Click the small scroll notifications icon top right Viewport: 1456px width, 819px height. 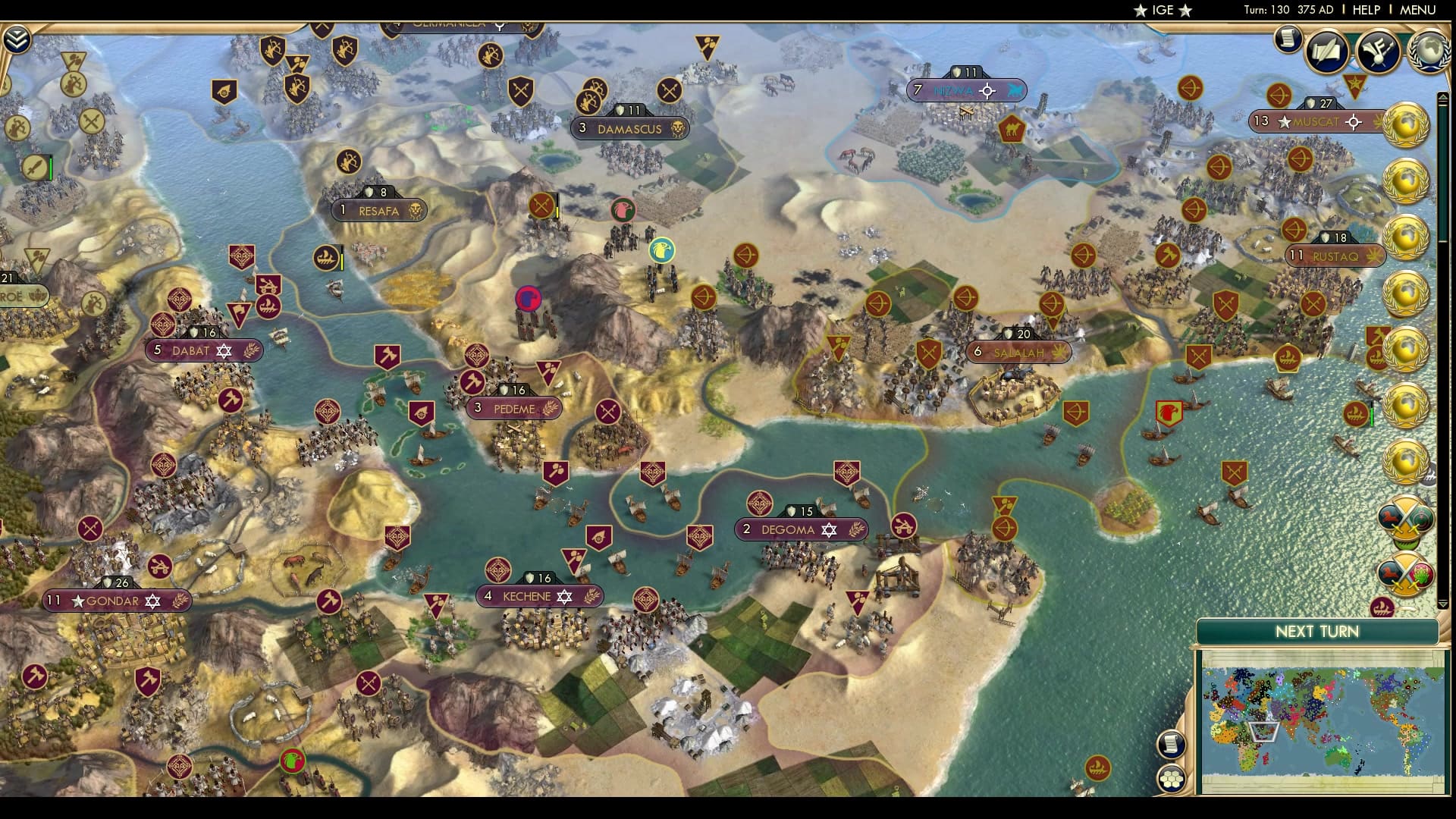coord(1288,39)
